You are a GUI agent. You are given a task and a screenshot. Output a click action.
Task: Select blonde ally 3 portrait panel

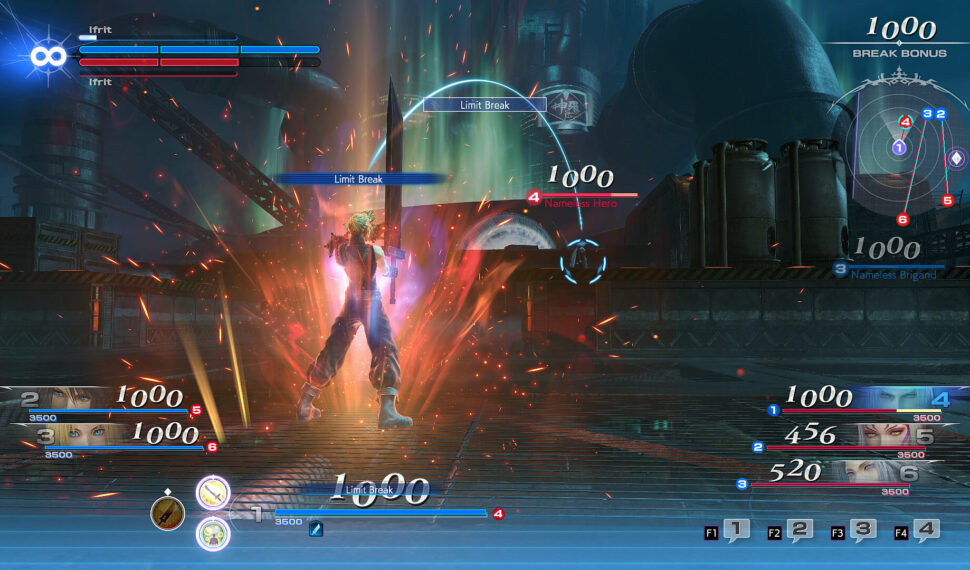tap(60, 435)
